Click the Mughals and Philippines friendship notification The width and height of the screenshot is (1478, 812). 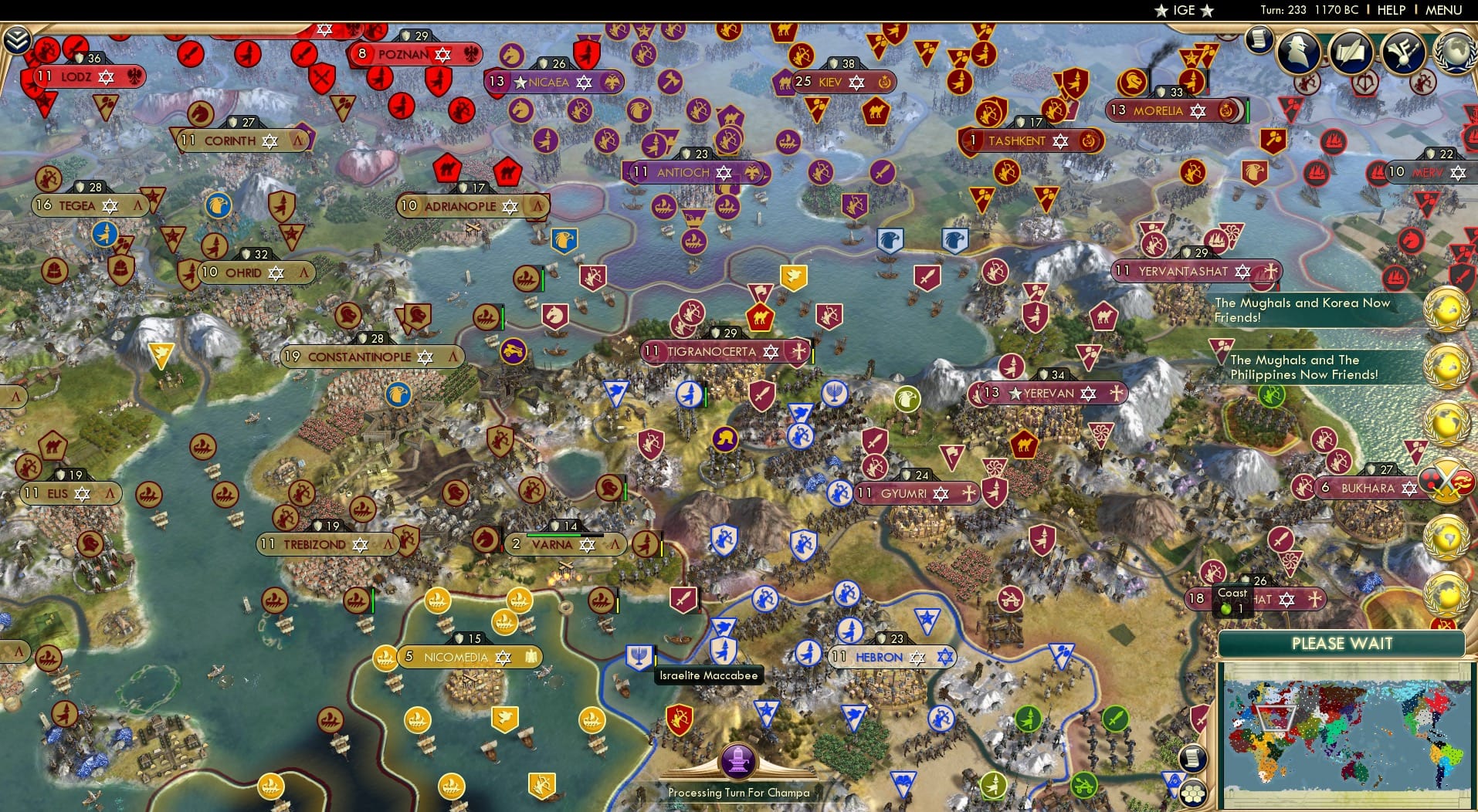click(1305, 367)
